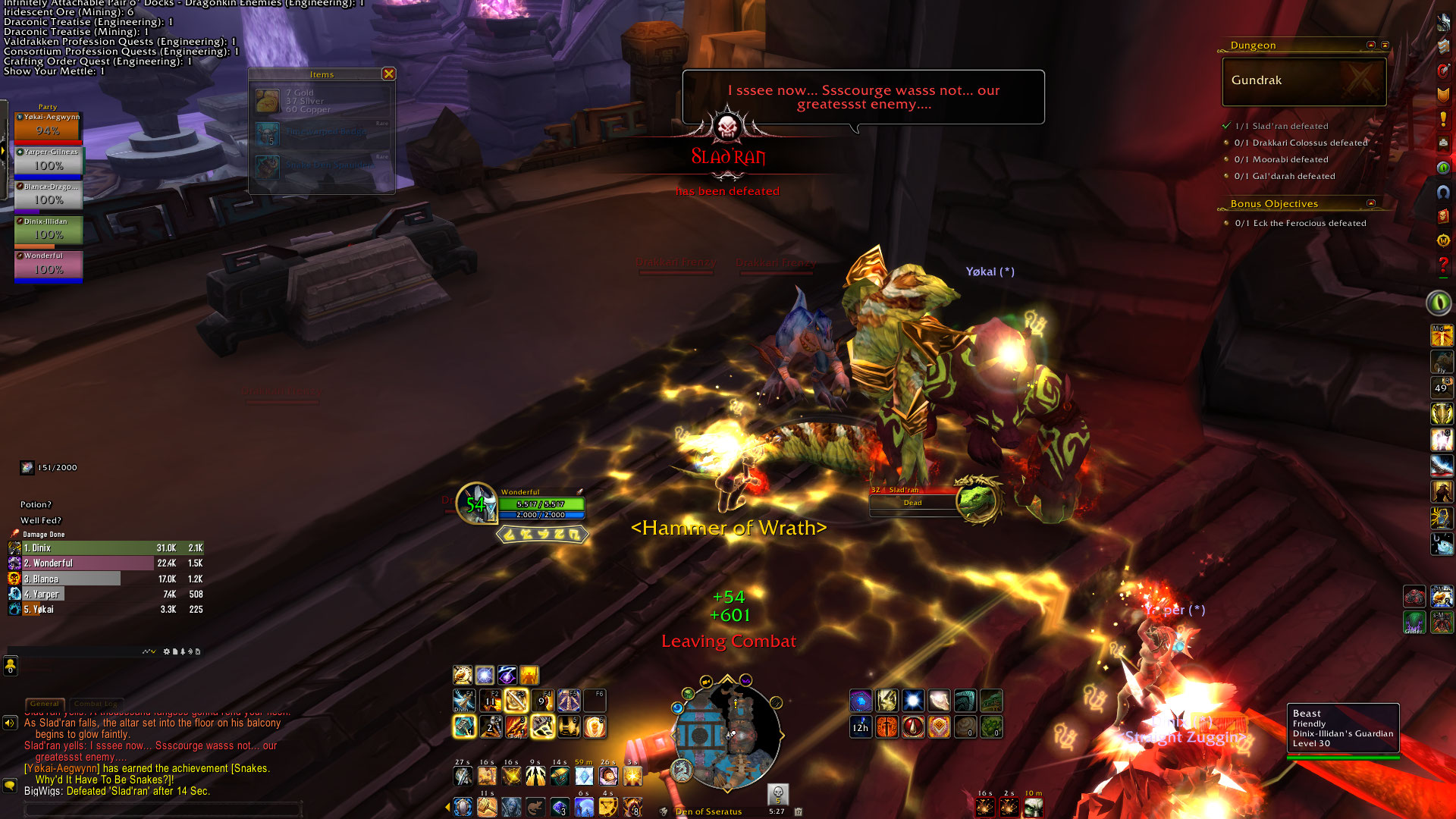1456x819 pixels.
Task: Click the shield ability in slot 6
Action: [595, 727]
